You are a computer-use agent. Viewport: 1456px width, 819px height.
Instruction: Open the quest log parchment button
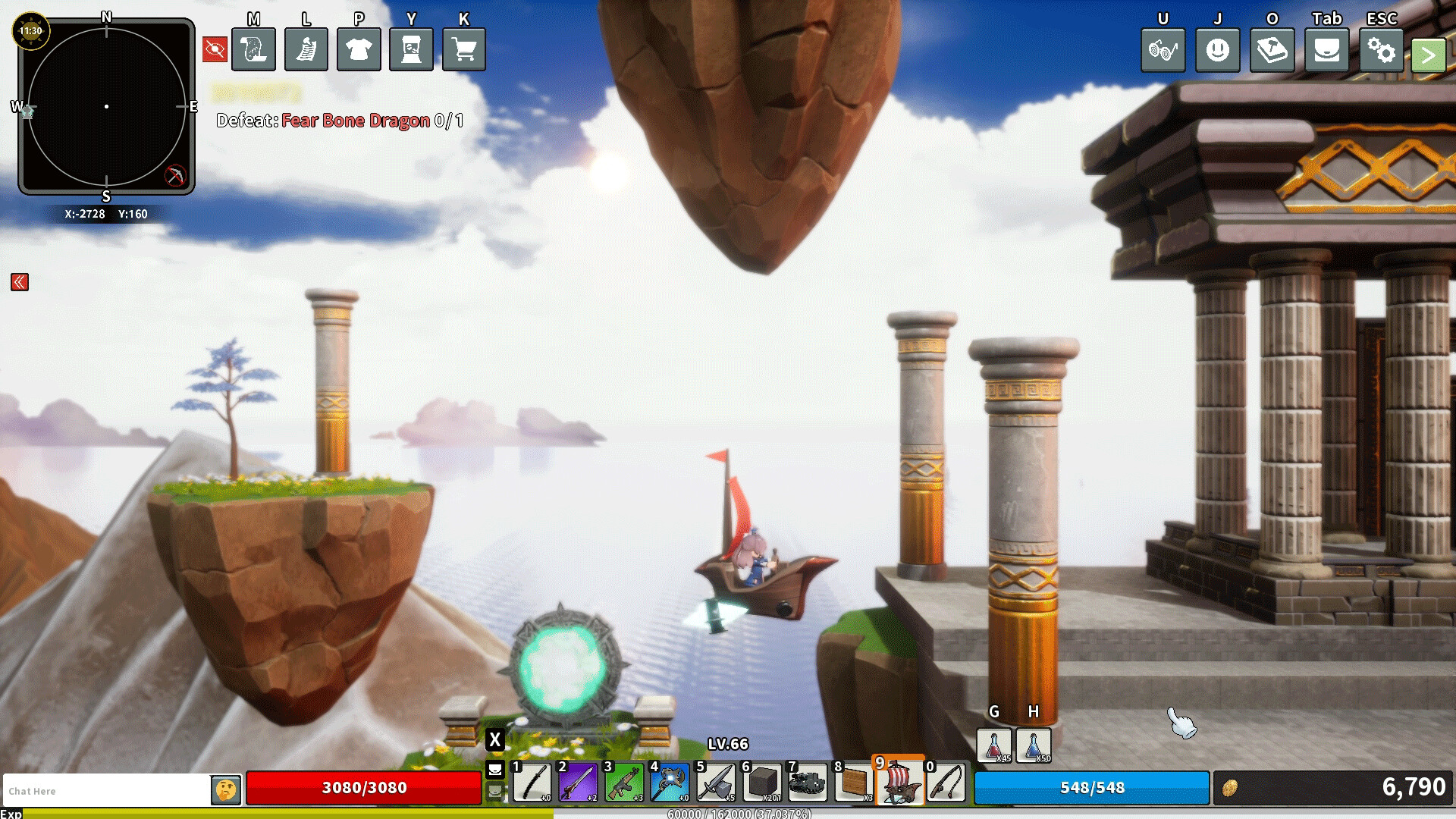(x=306, y=50)
